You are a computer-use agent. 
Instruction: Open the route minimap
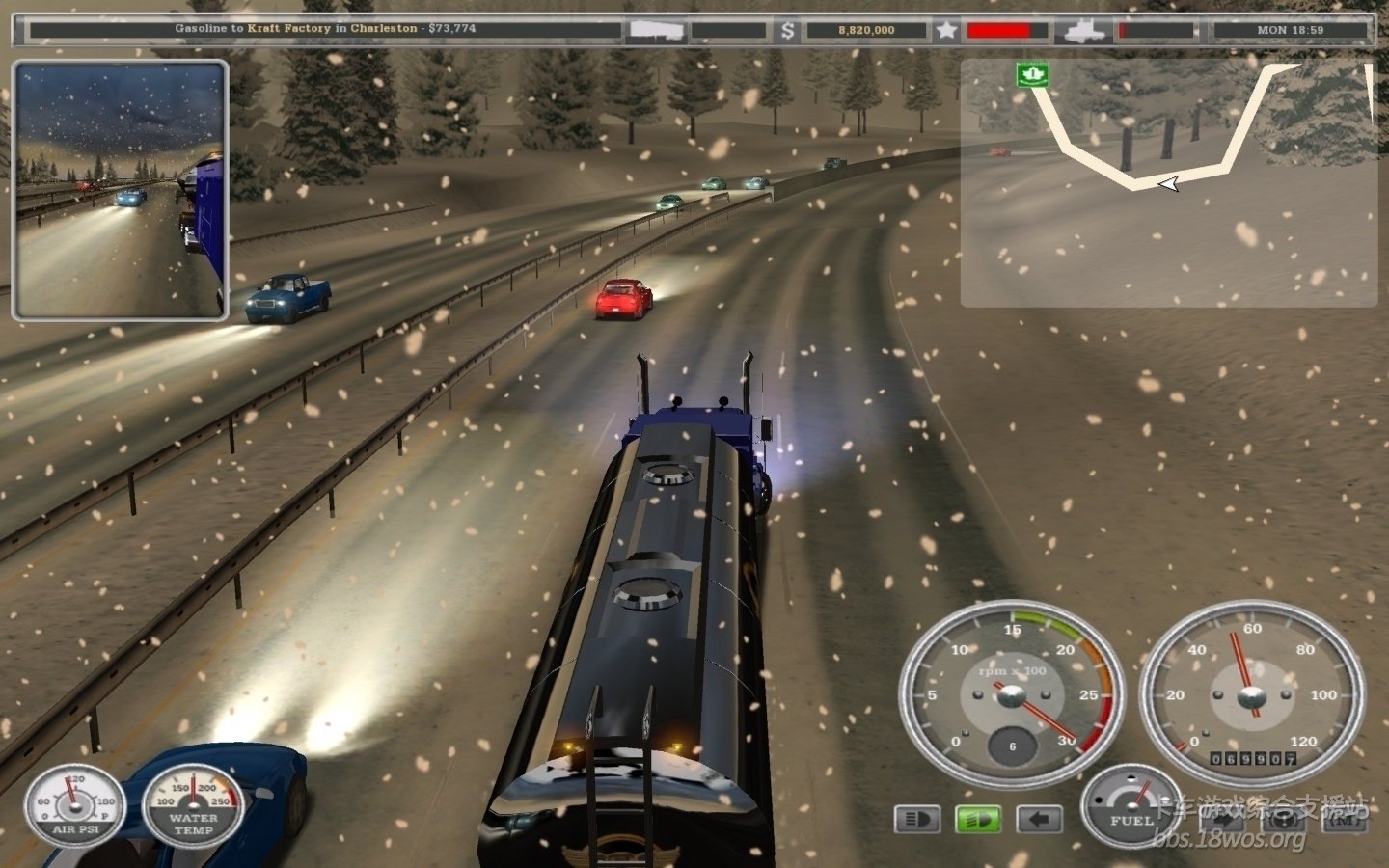[1168, 183]
